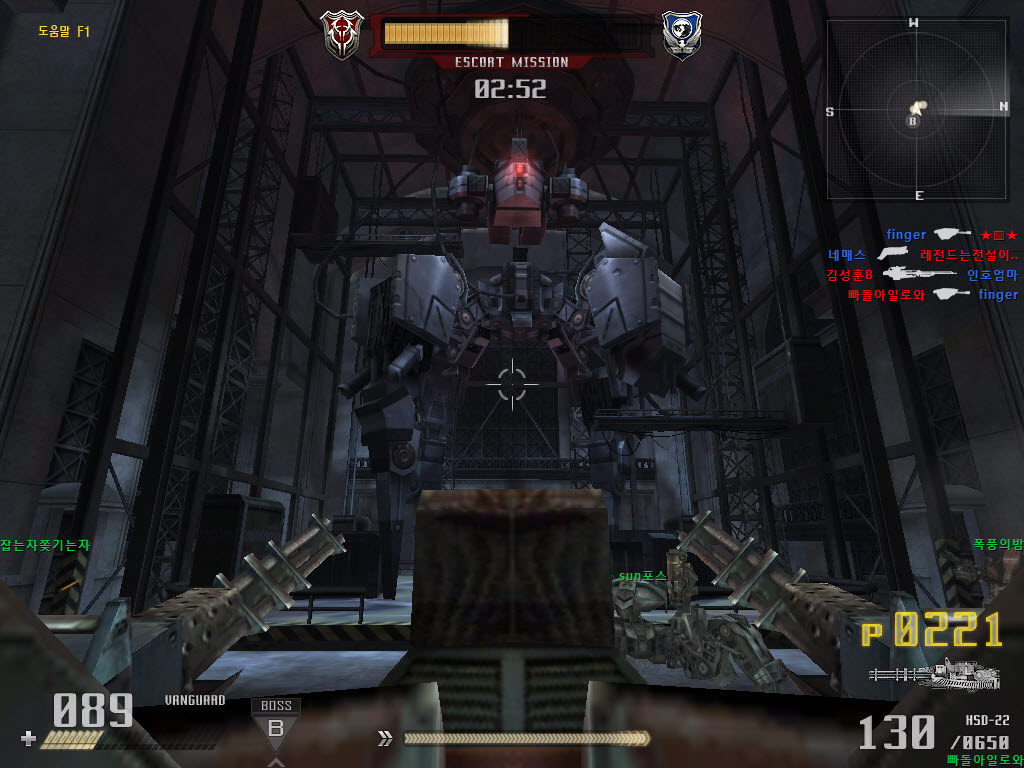This screenshot has height=768, width=1024.
Task: Click the B marker on the minimap
Action: pos(912,121)
